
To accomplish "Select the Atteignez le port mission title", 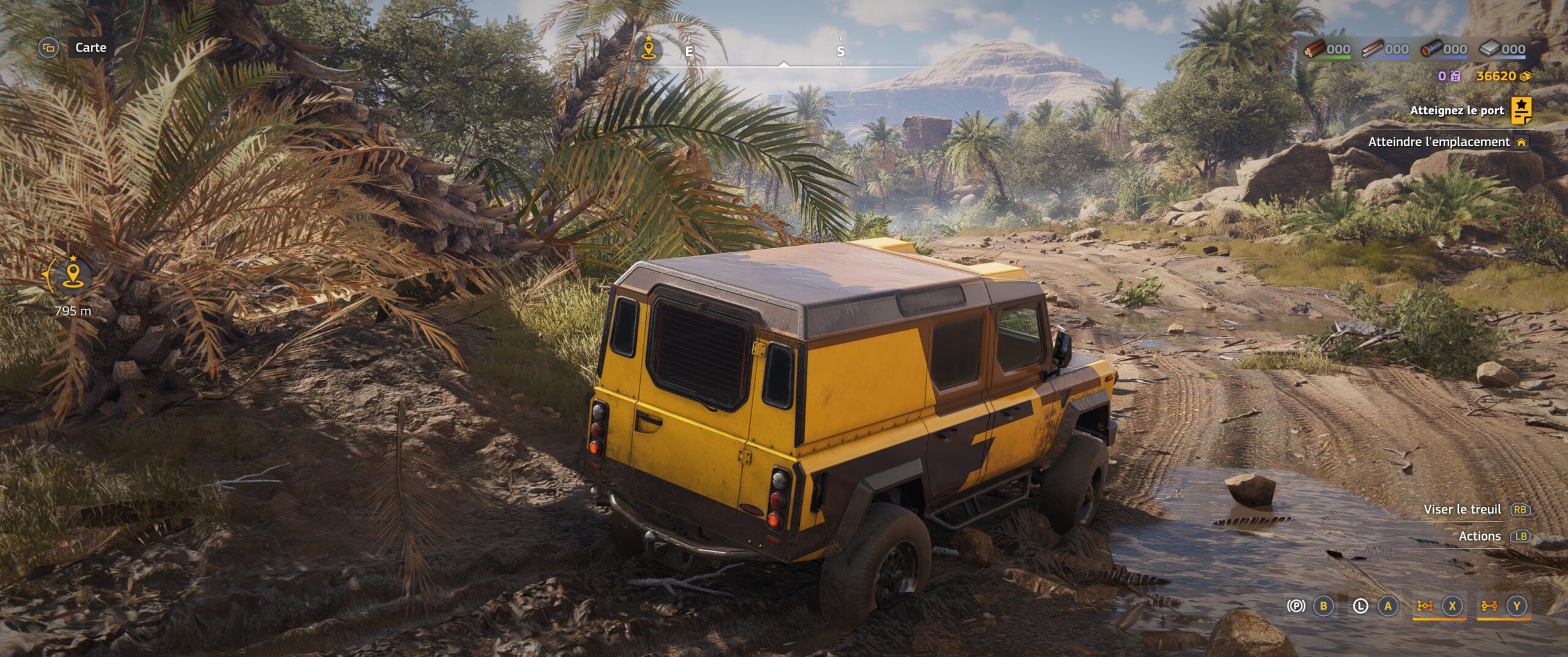I will pyautogui.click(x=1457, y=110).
